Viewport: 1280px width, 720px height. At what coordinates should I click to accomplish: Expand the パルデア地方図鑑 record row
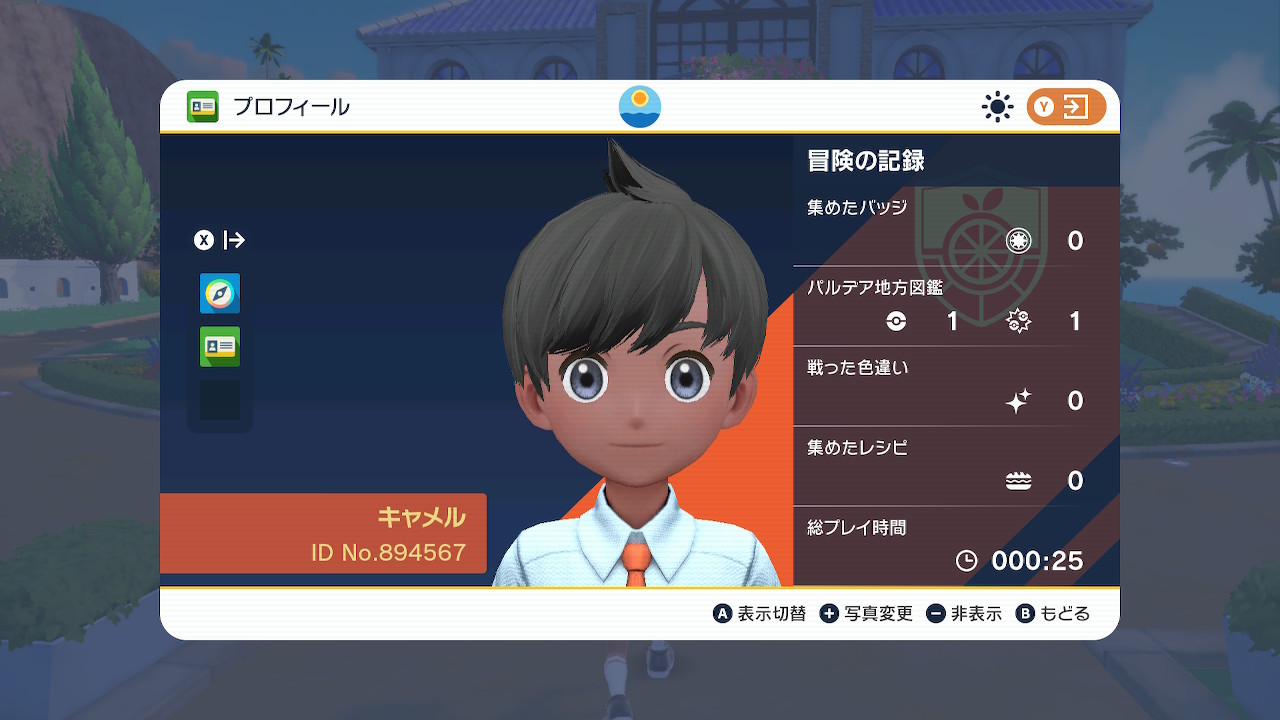[874, 287]
